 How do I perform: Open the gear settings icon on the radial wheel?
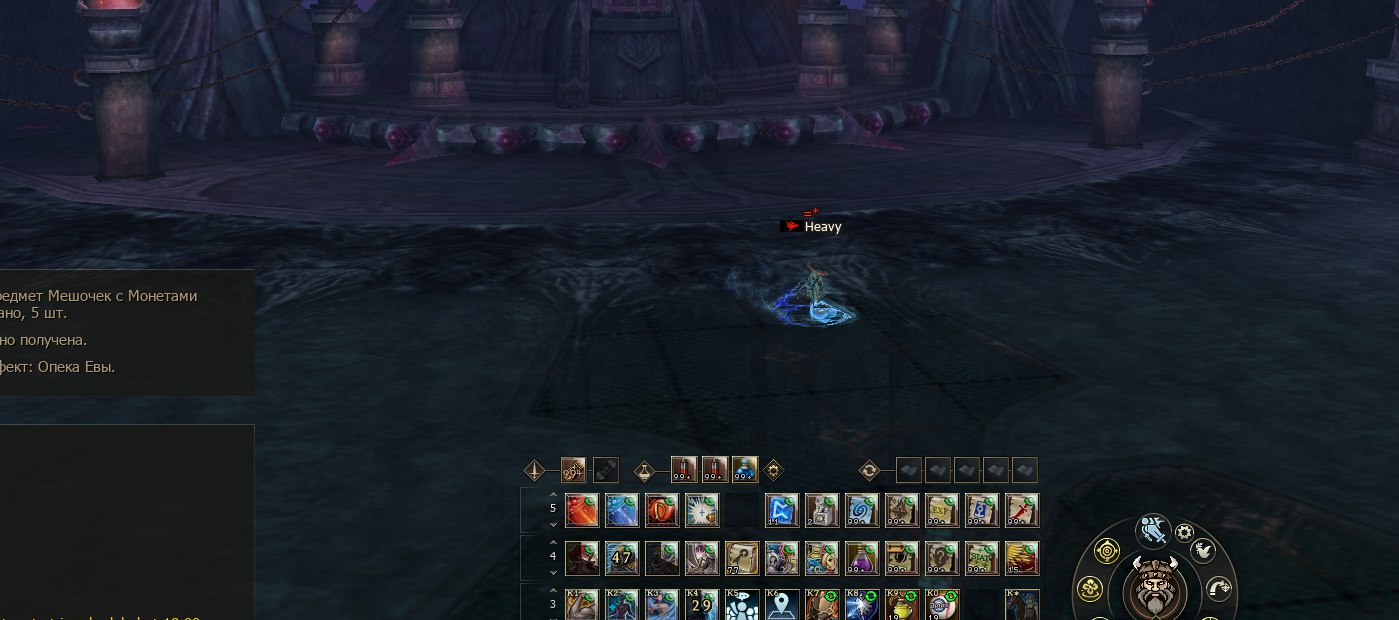[x=1185, y=533]
